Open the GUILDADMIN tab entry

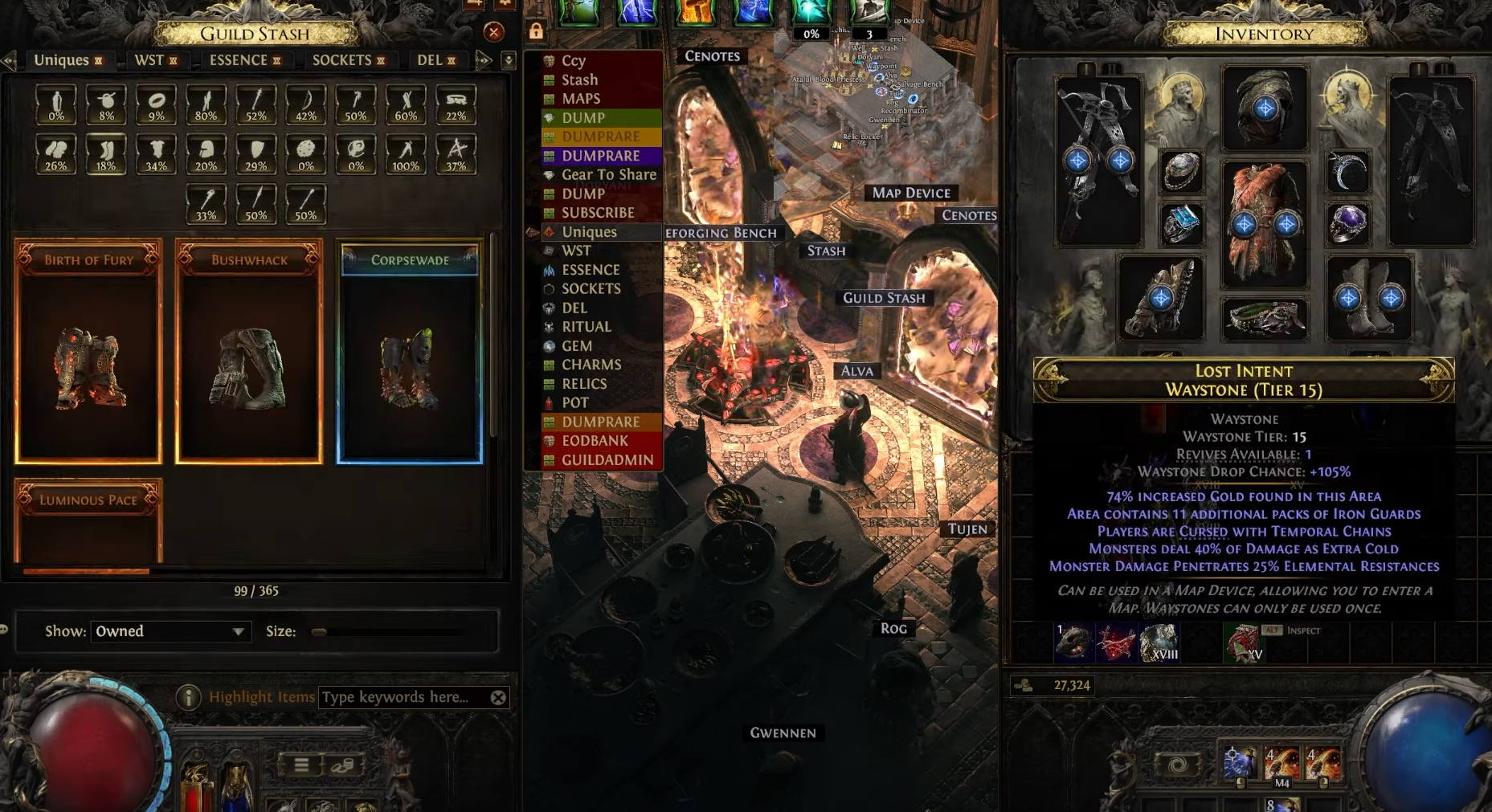click(607, 460)
